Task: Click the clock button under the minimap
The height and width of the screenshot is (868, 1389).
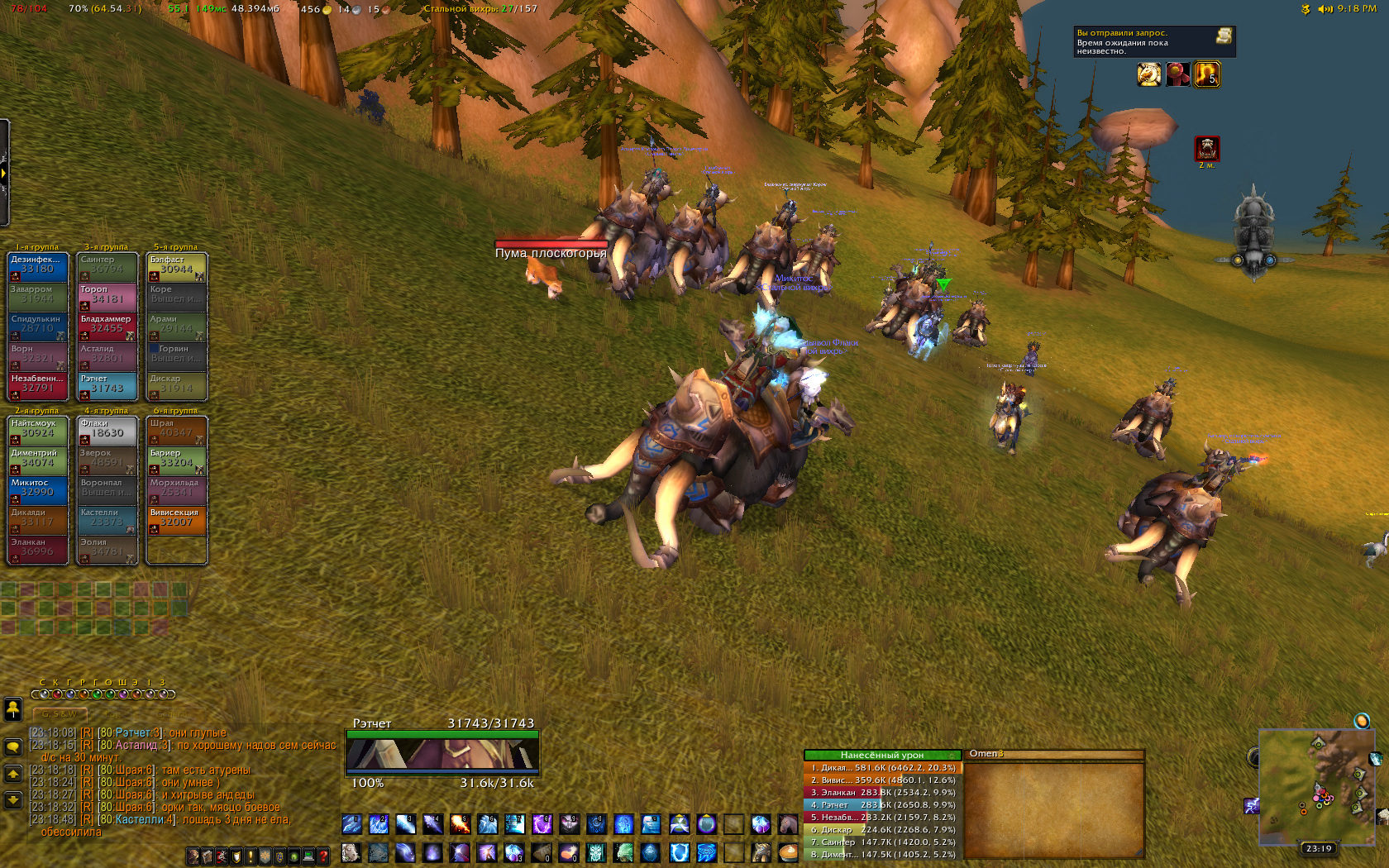Action: pos(1319,848)
